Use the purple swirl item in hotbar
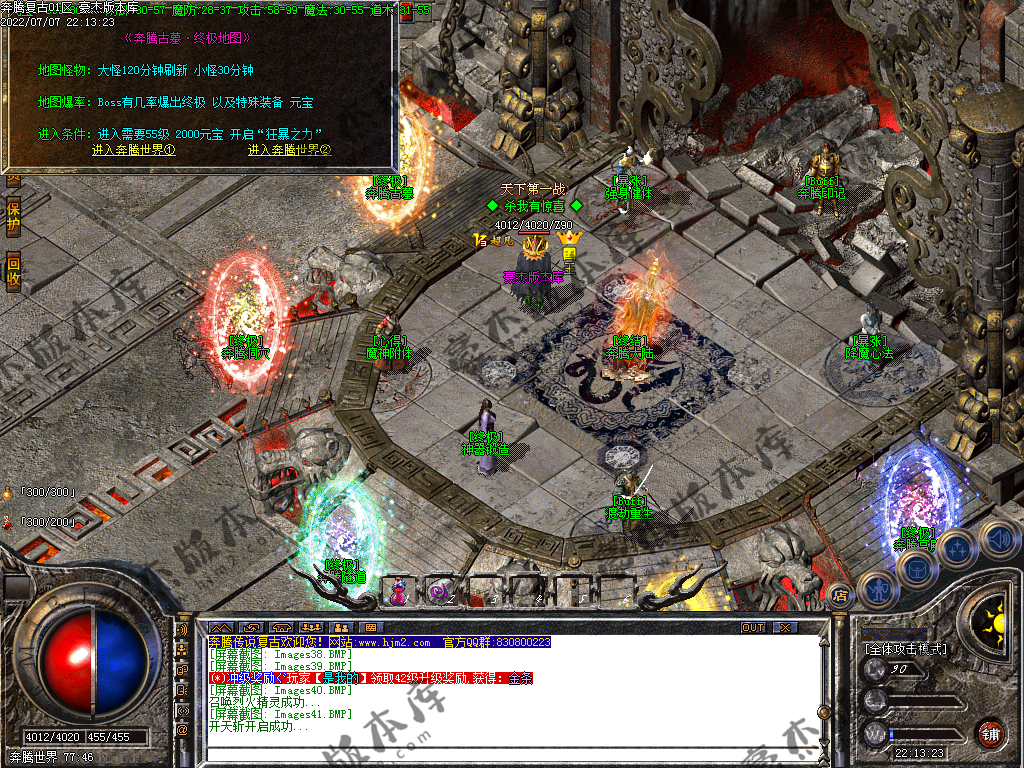This screenshot has width=1024, height=768. 440,590
